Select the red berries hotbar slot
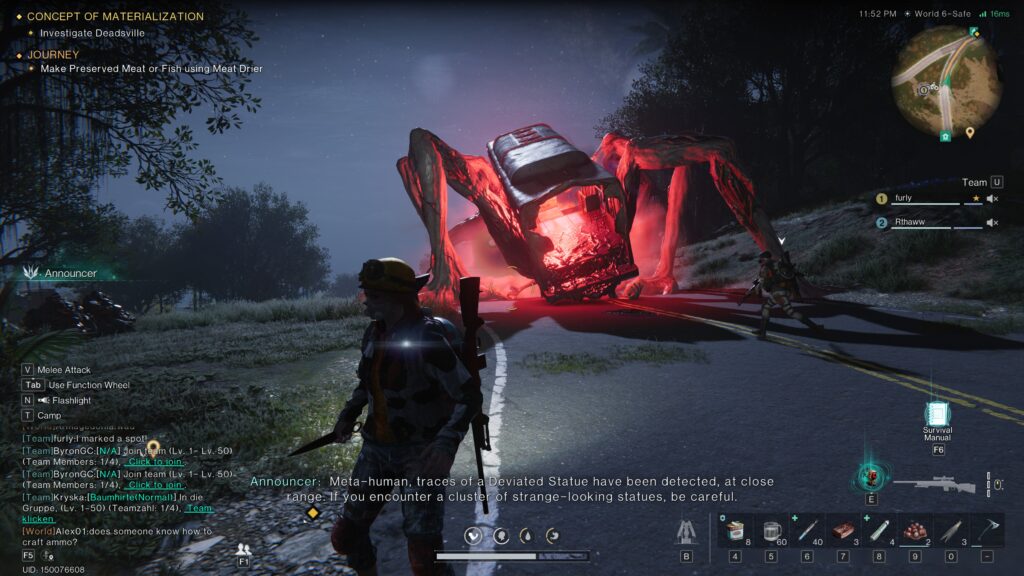 coord(915,530)
